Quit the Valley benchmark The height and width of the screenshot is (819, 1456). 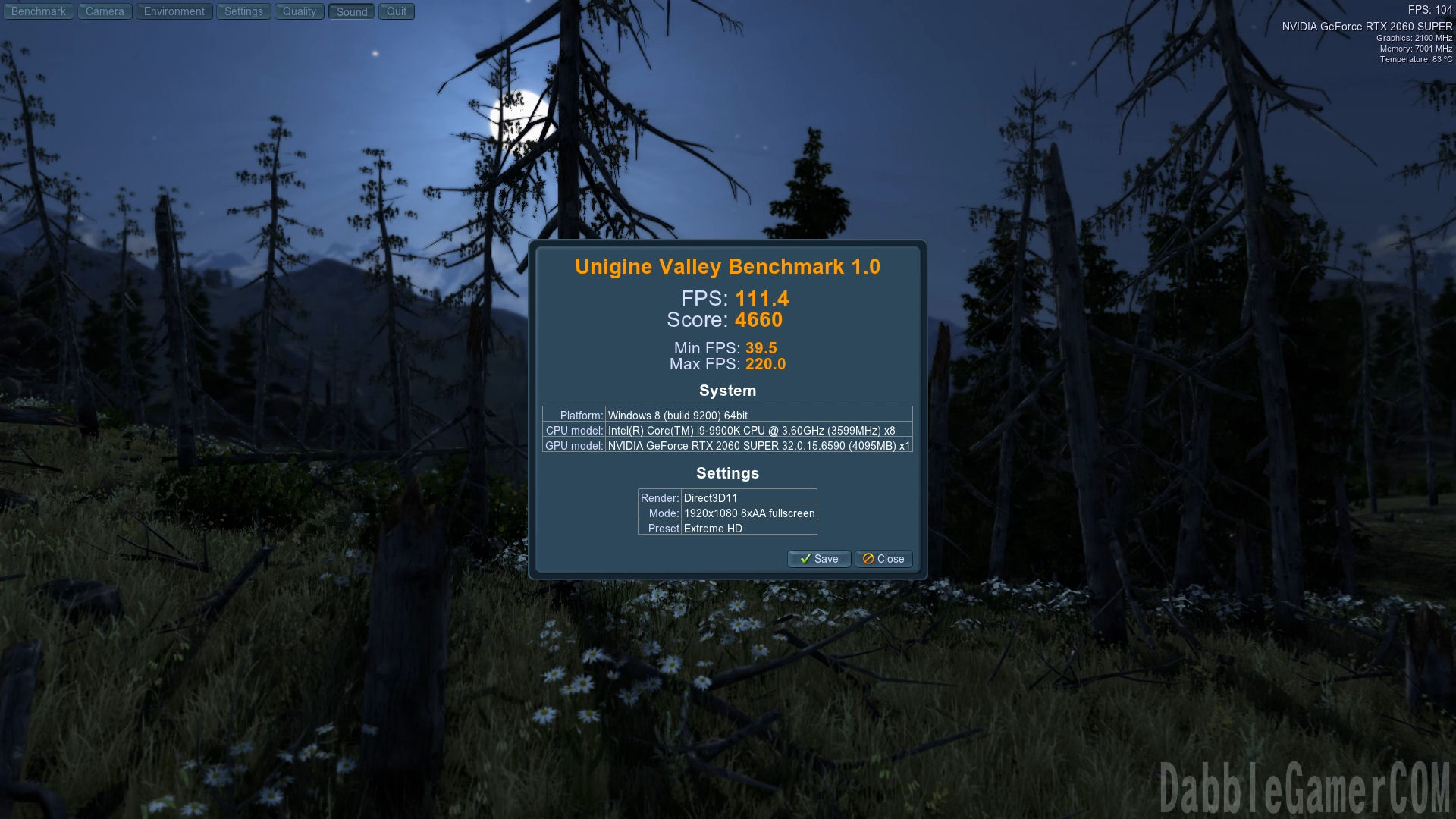(x=397, y=11)
